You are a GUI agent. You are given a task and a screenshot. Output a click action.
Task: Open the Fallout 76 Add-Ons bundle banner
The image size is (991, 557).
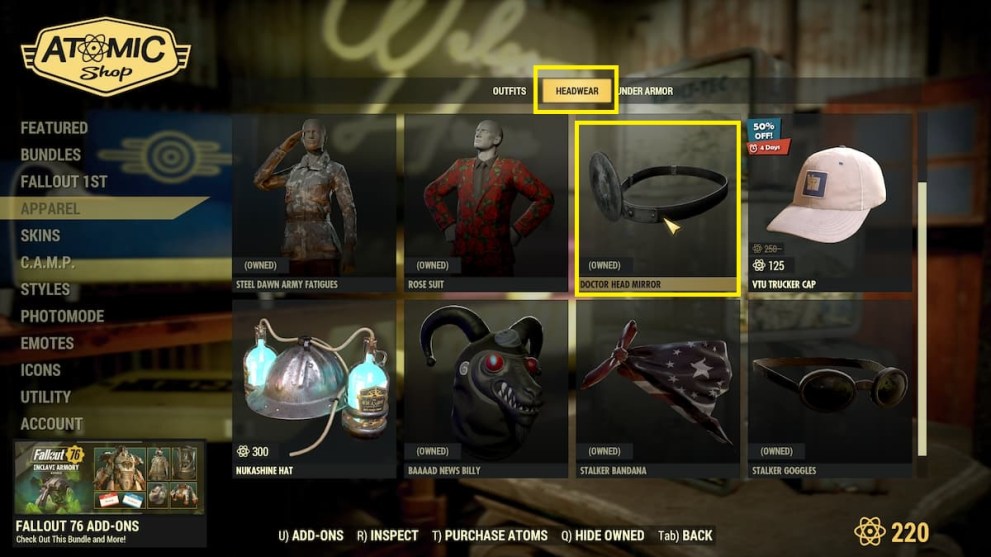110,488
